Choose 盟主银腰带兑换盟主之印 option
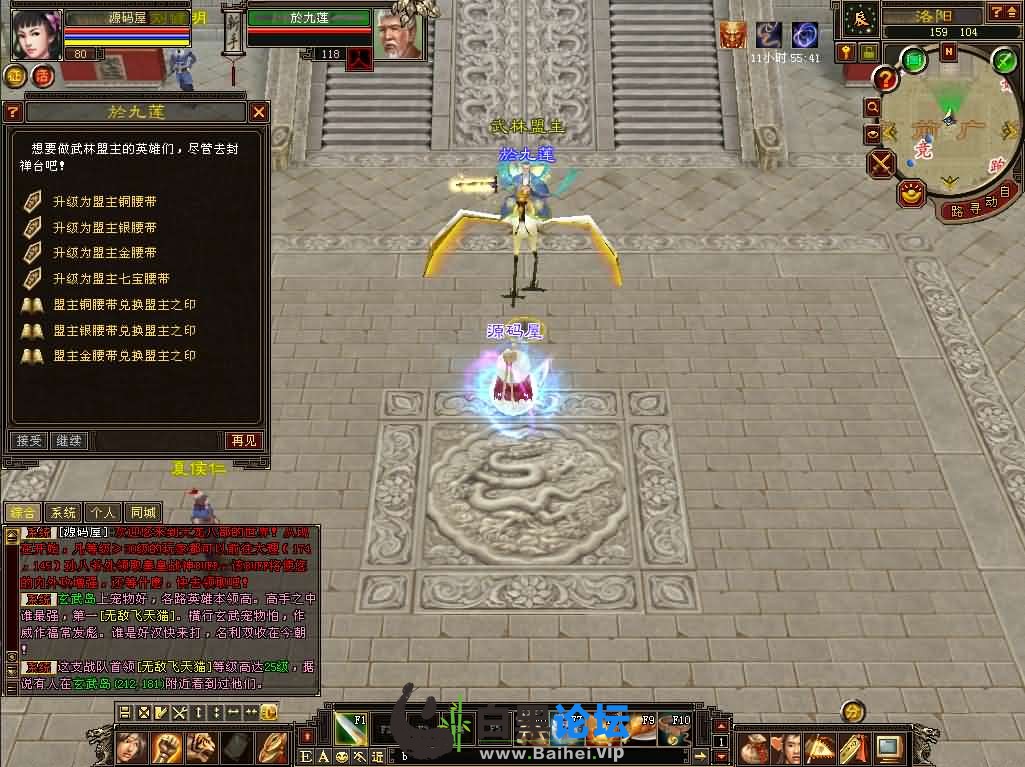The image size is (1025, 767). pyautogui.click(x=124, y=330)
